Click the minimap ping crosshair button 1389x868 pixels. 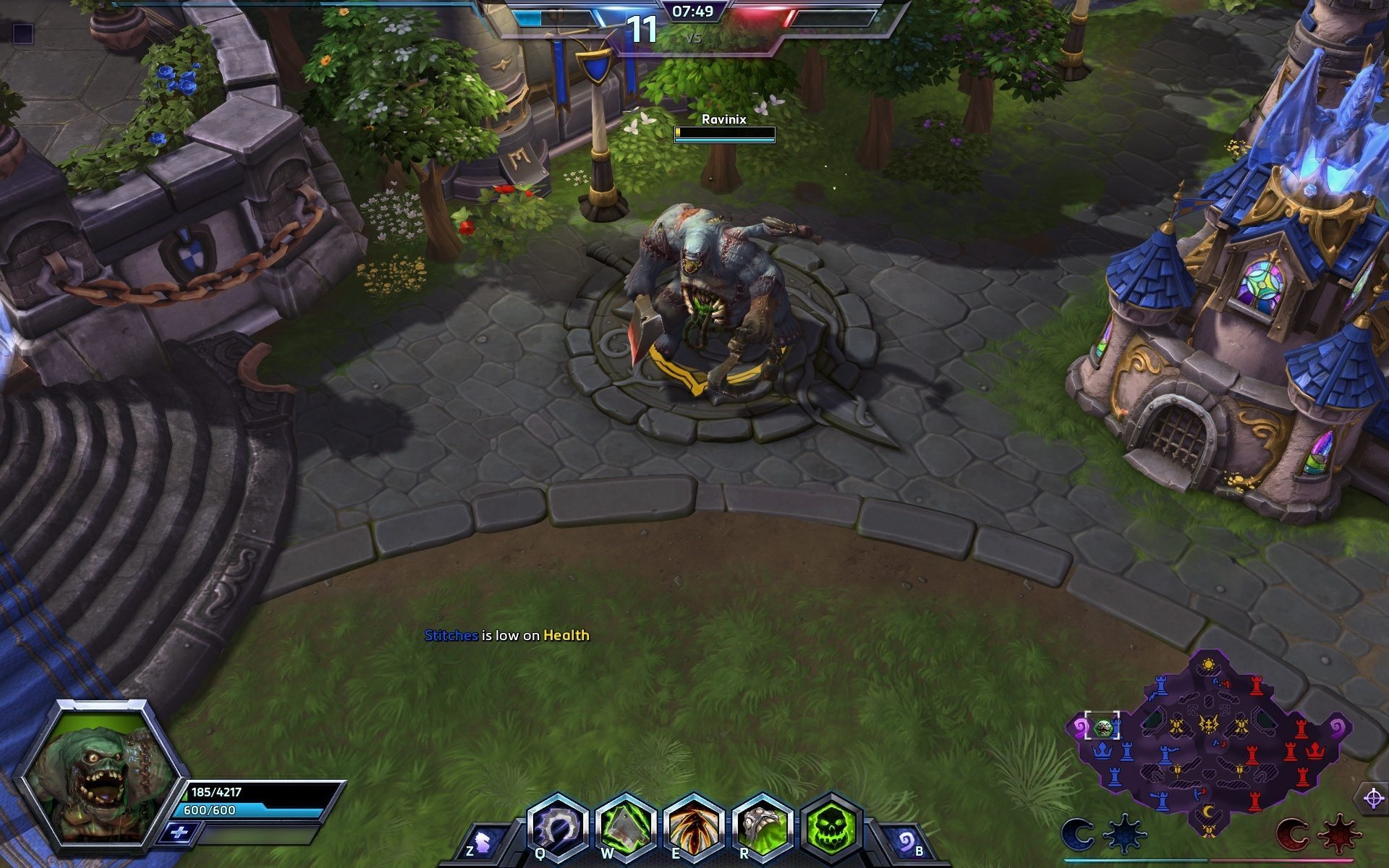click(1373, 798)
